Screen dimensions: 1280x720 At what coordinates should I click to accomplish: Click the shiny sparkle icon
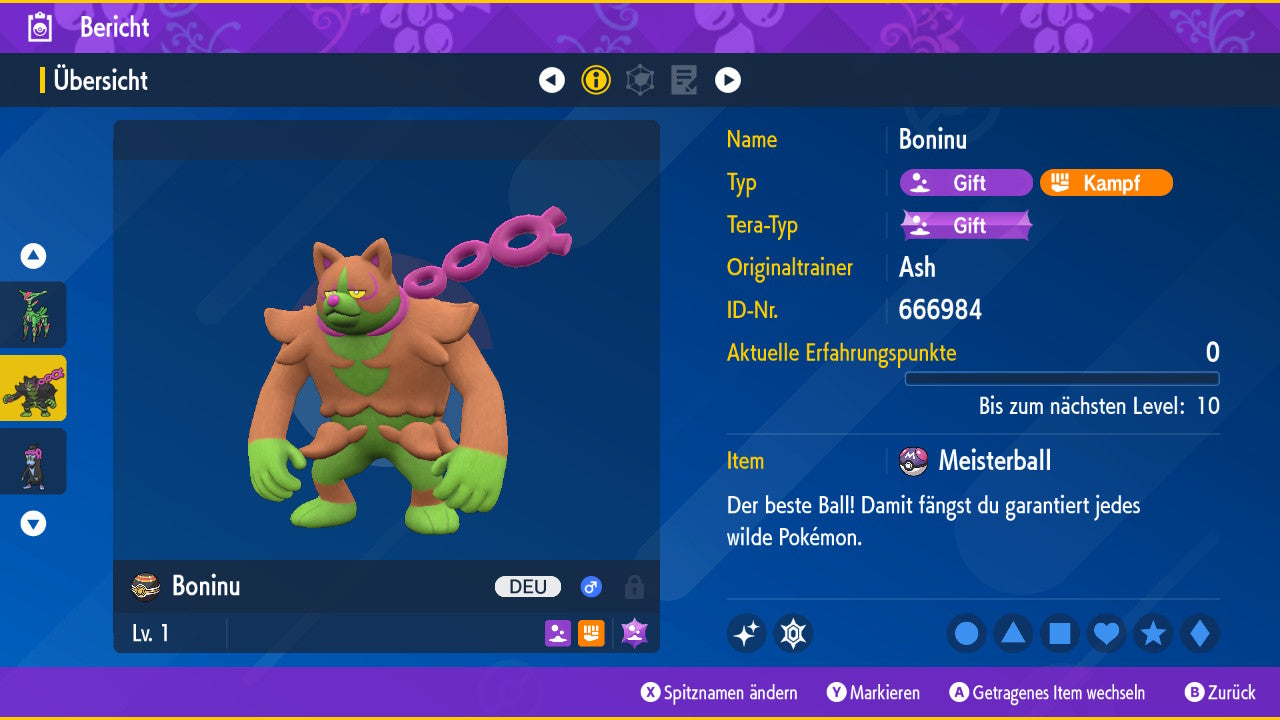746,634
